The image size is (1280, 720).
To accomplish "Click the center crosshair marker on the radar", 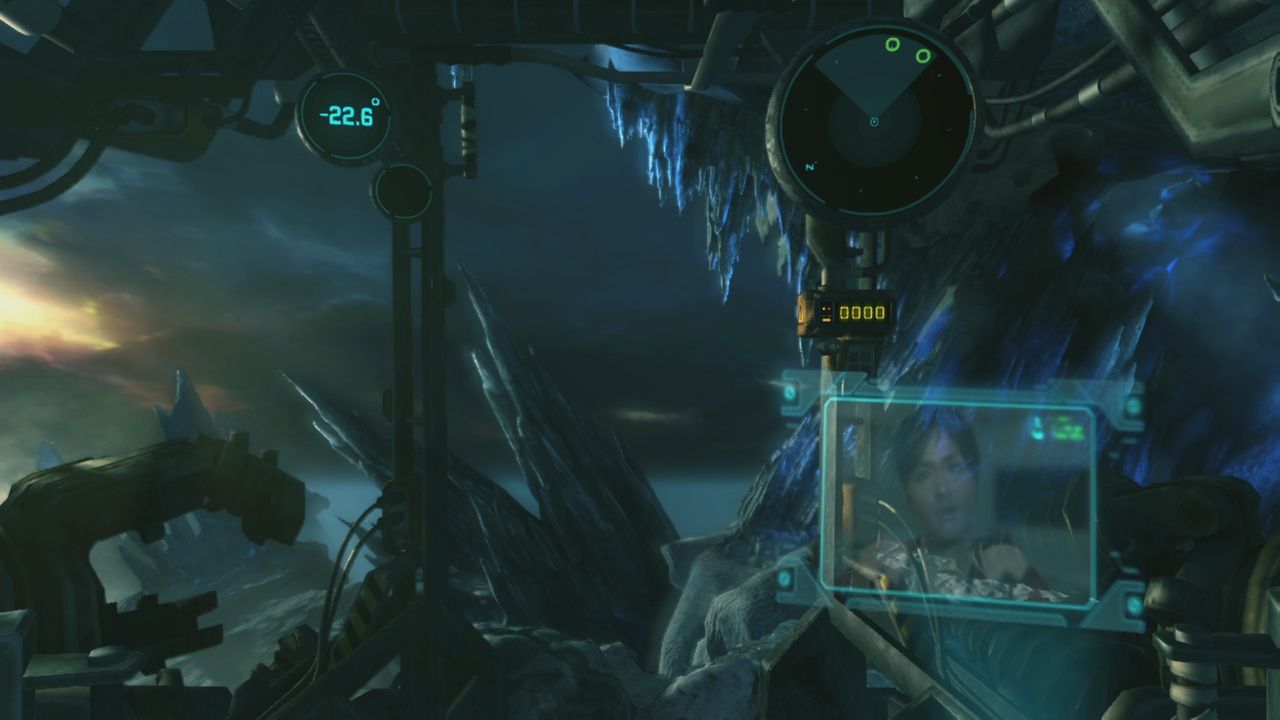I will tap(875, 123).
